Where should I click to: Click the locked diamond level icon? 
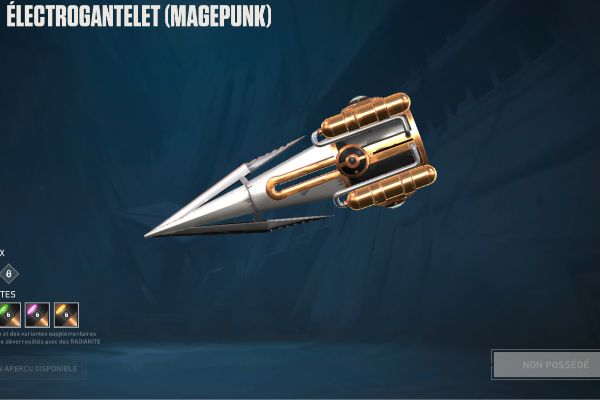9,273
